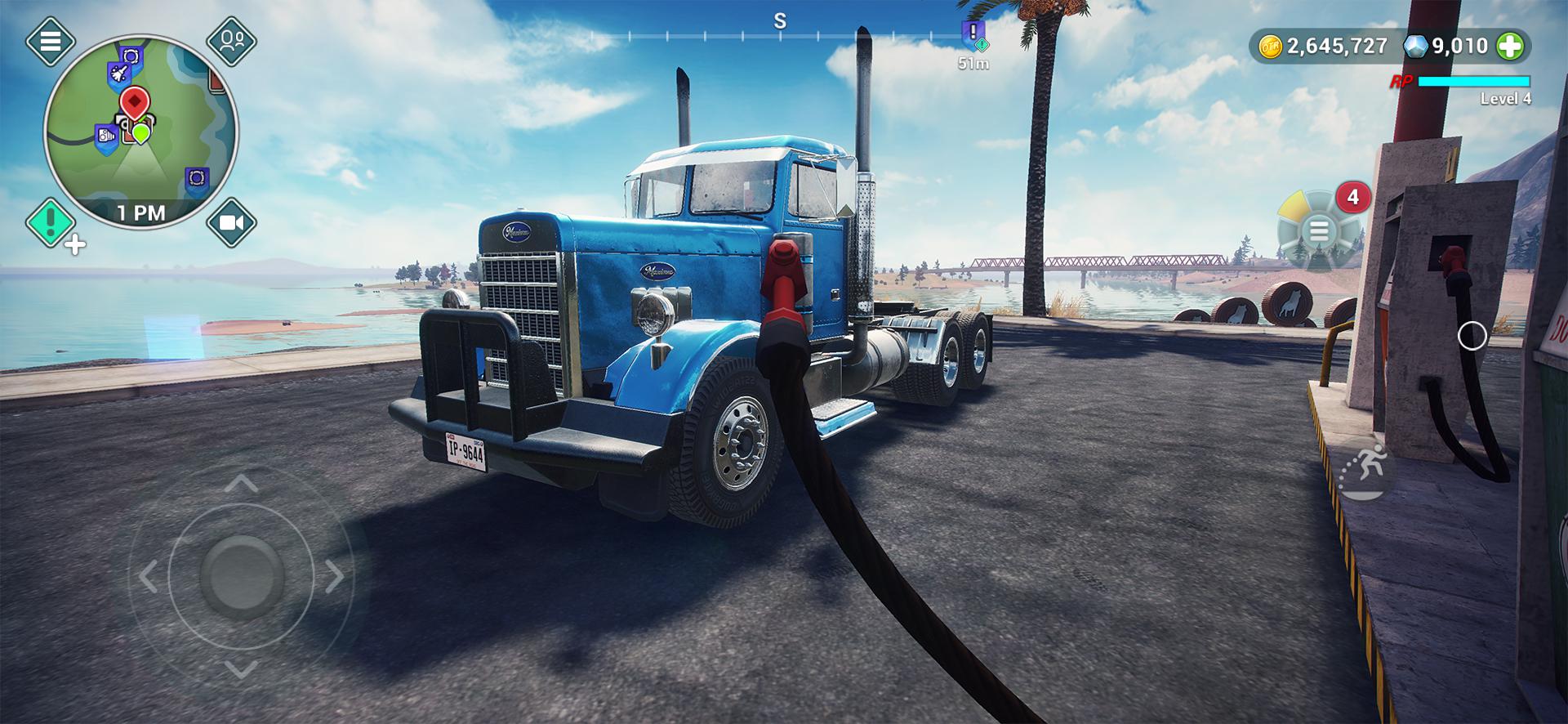Tap the joystick up arrow

[x=241, y=484]
